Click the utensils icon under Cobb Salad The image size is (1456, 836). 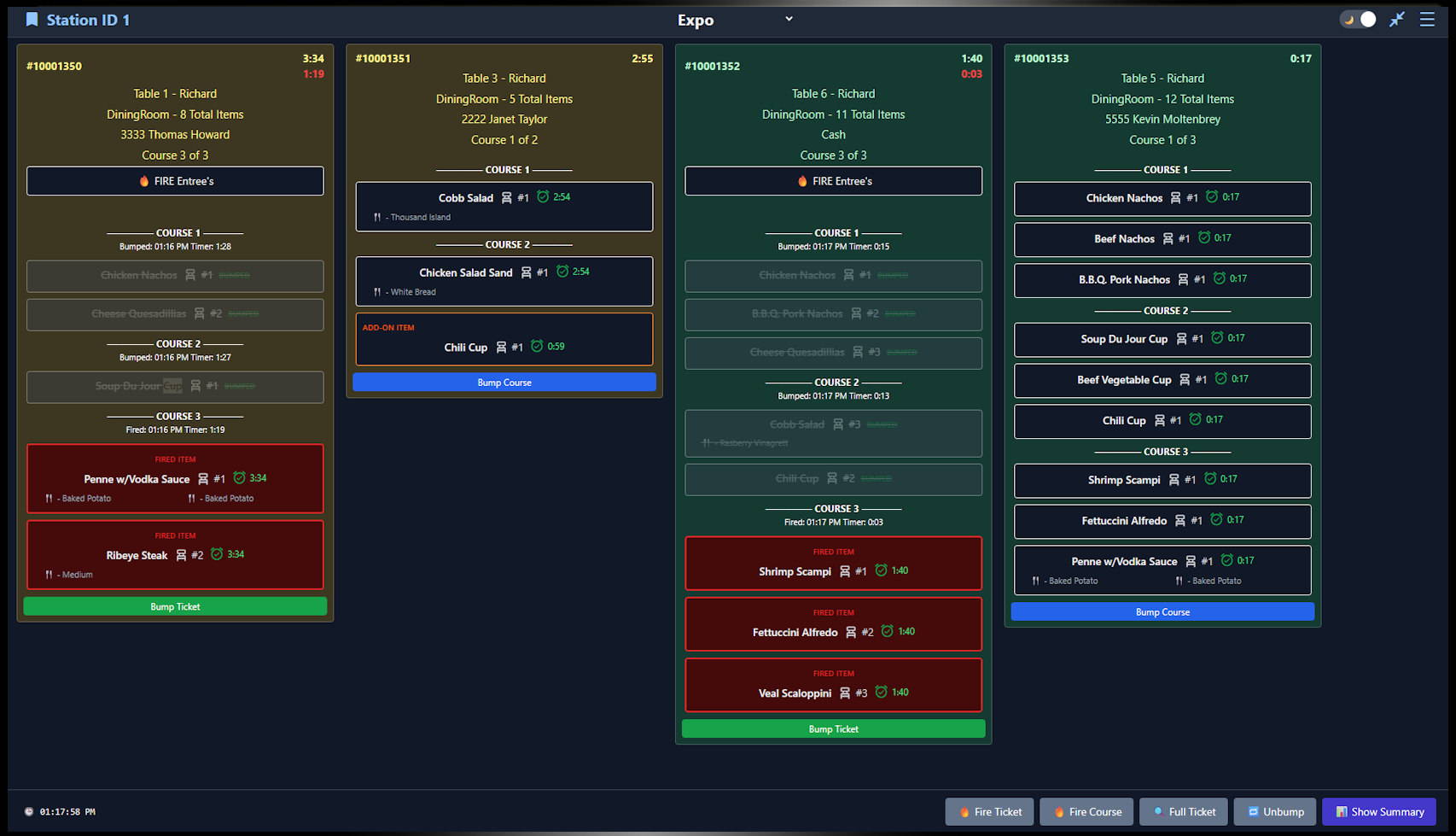click(x=376, y=217)
